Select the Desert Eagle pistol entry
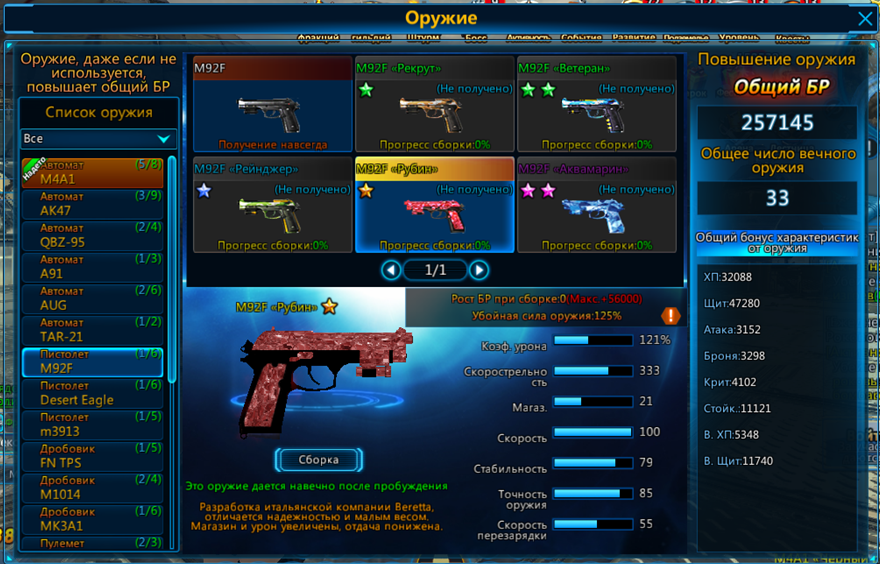Image resolution: width=880 pixels, height=564 pixels. (92, 394)
